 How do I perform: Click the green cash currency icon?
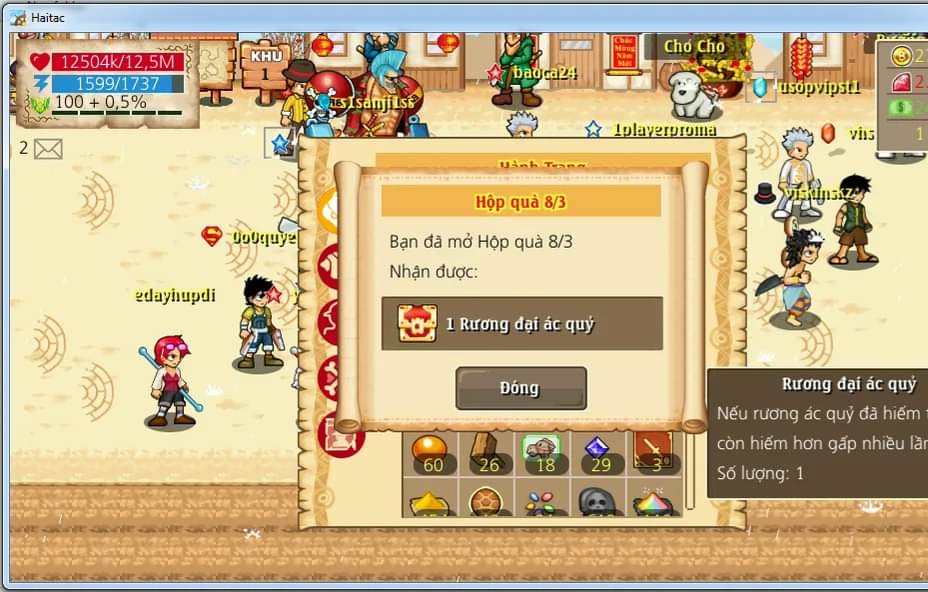pyautogui.click(x=902, y=107)
